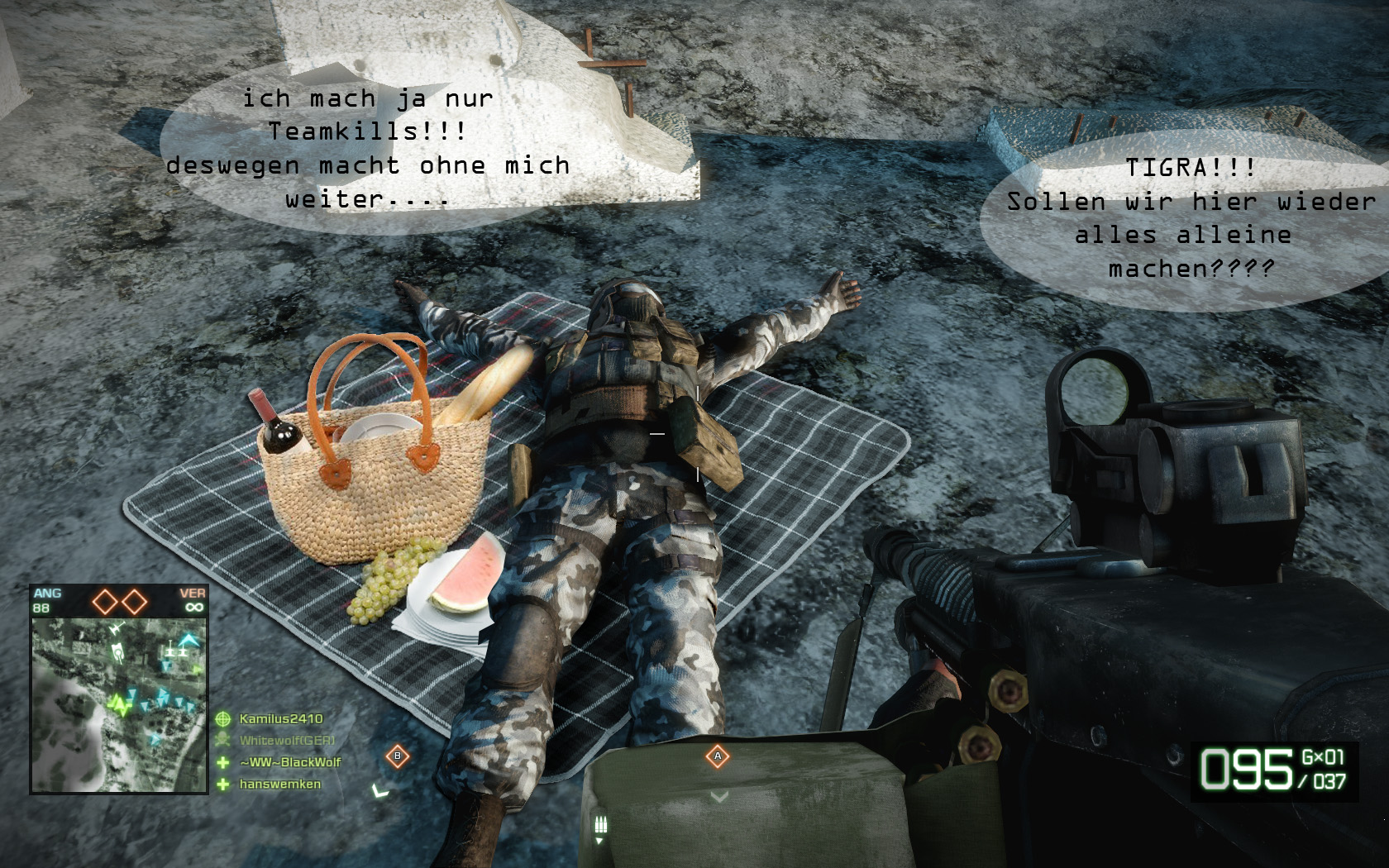Pick hanswemken from the squad list

tap(279, 784)
